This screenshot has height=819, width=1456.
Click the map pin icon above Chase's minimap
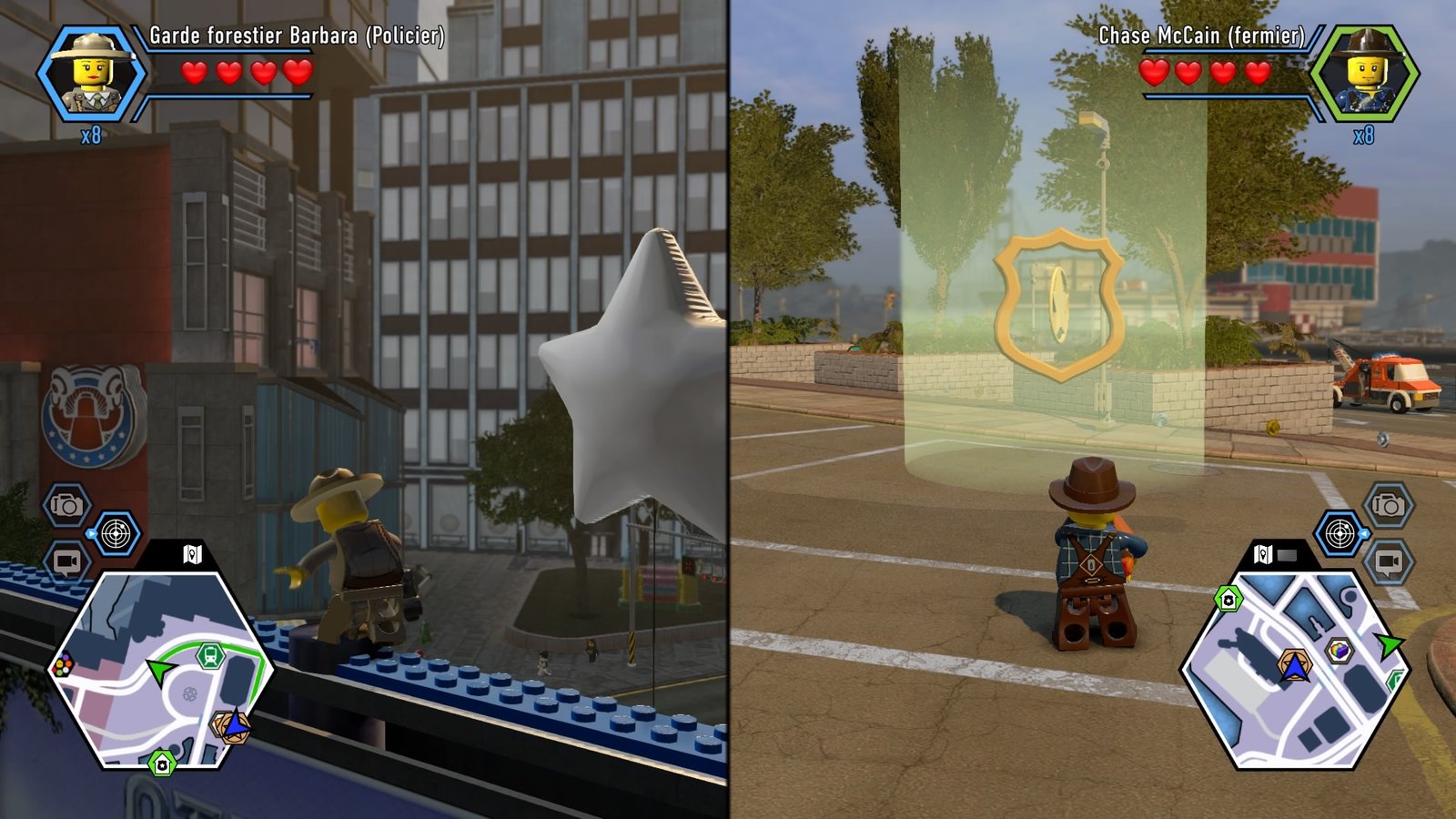[x=1262, y=554]
